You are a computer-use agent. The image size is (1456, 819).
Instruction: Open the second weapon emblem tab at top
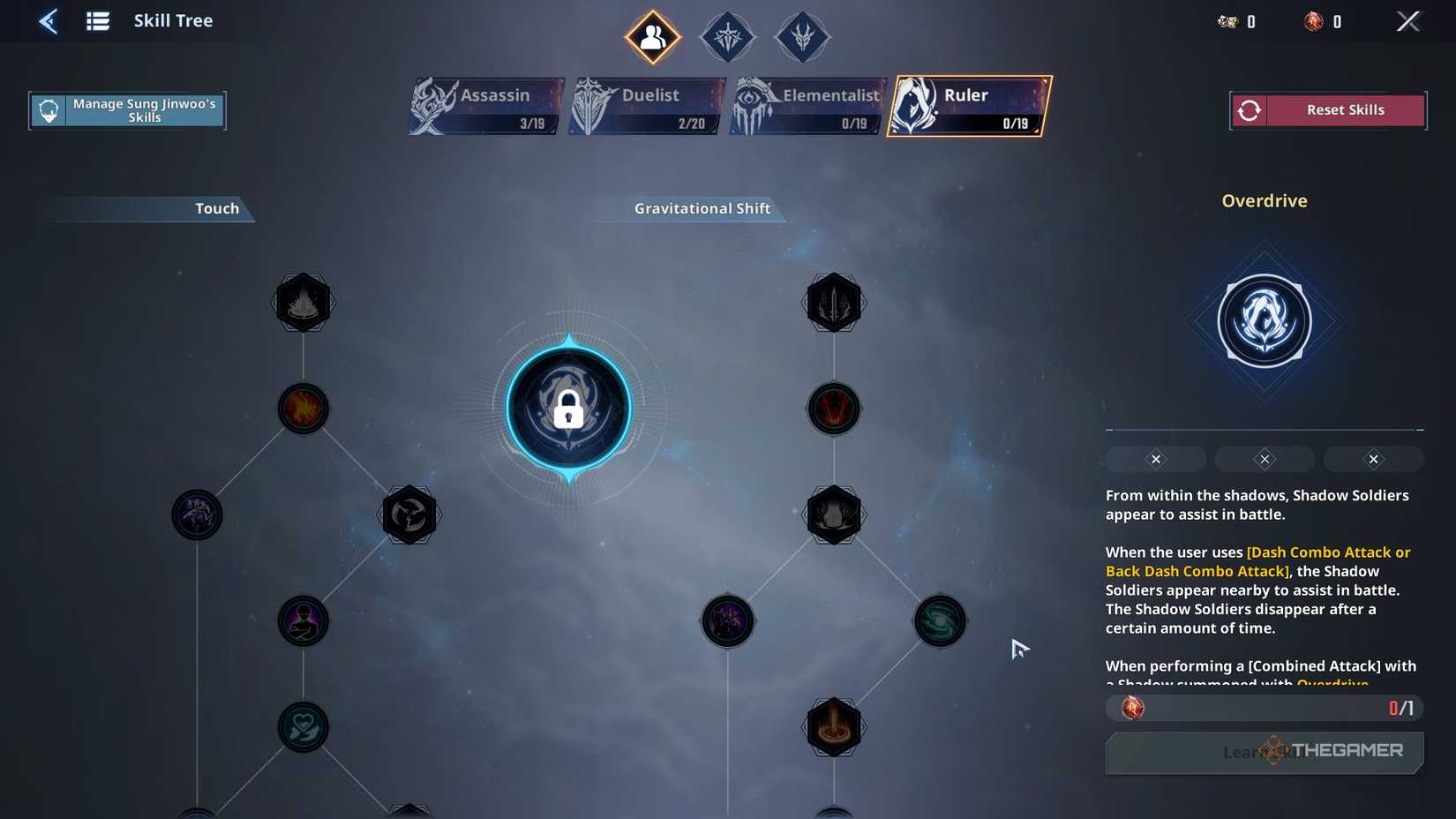(x=727, y=36)
